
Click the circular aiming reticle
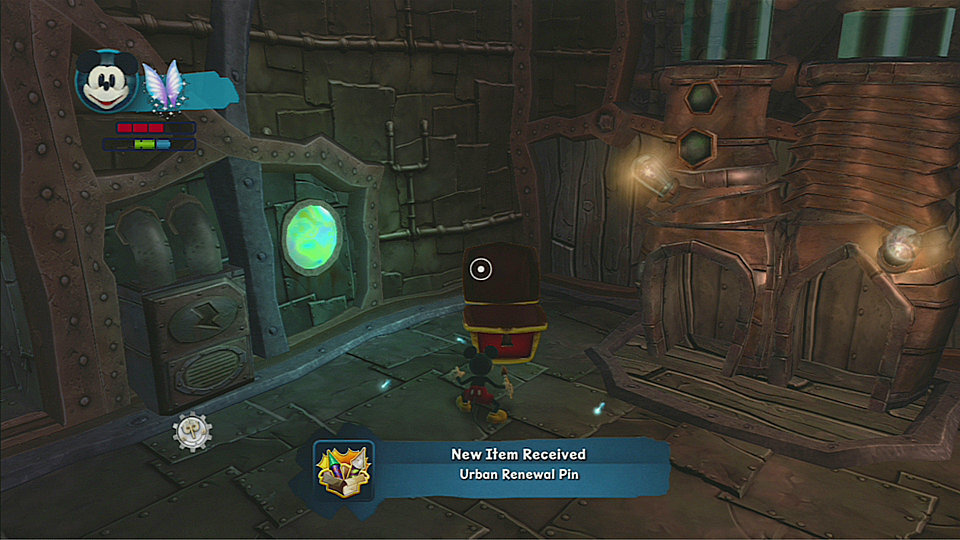(481, 268)
